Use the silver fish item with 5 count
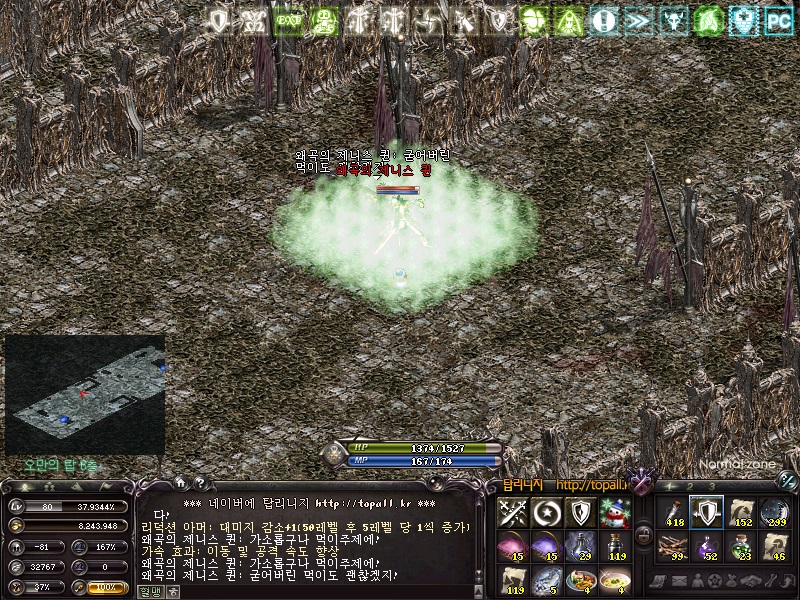The width and height of the screenshot is (800, 600). (546, 579)
